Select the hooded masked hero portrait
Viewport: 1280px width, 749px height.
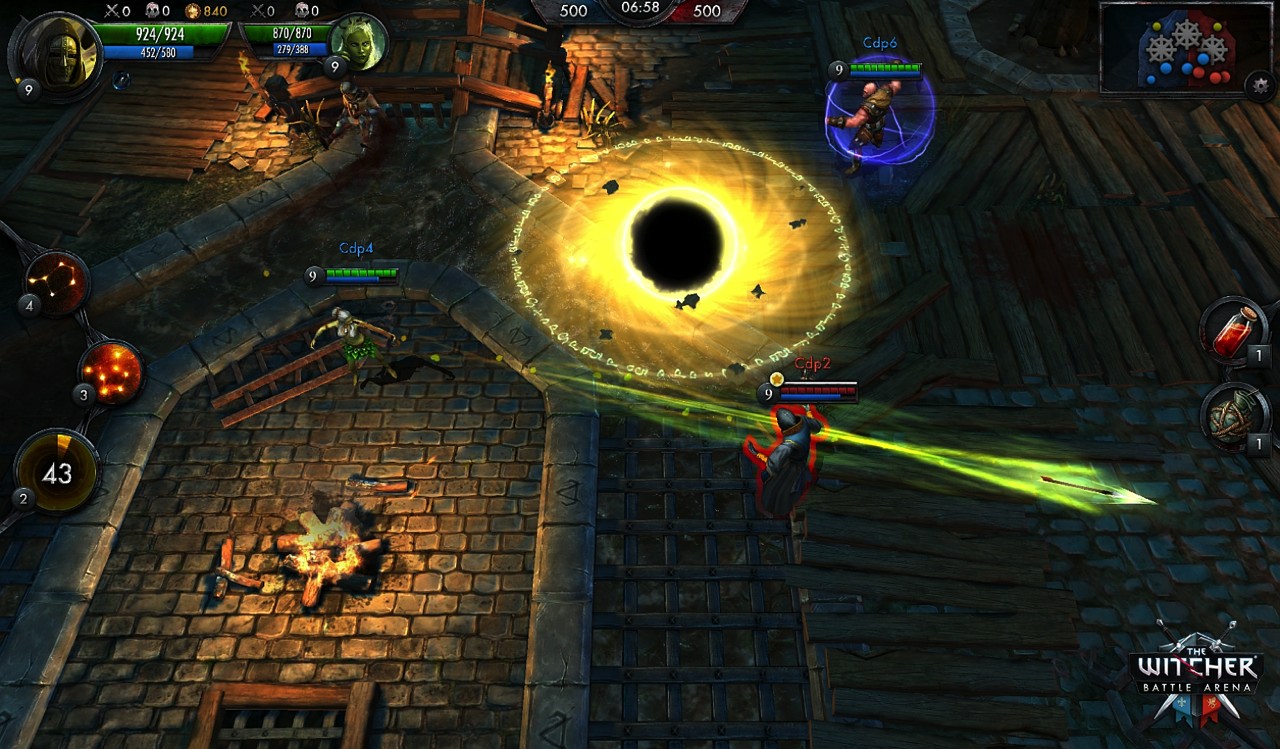pos(60,49)
